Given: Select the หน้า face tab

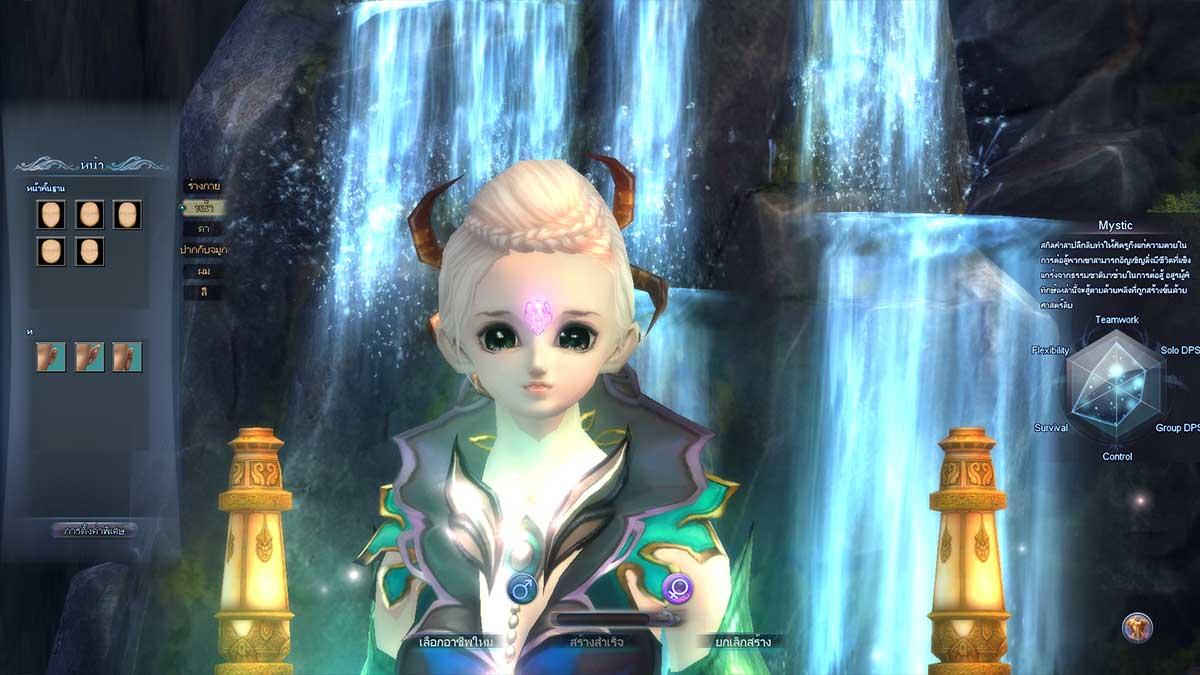Looking at the screenshot, I should click(203, 207).
